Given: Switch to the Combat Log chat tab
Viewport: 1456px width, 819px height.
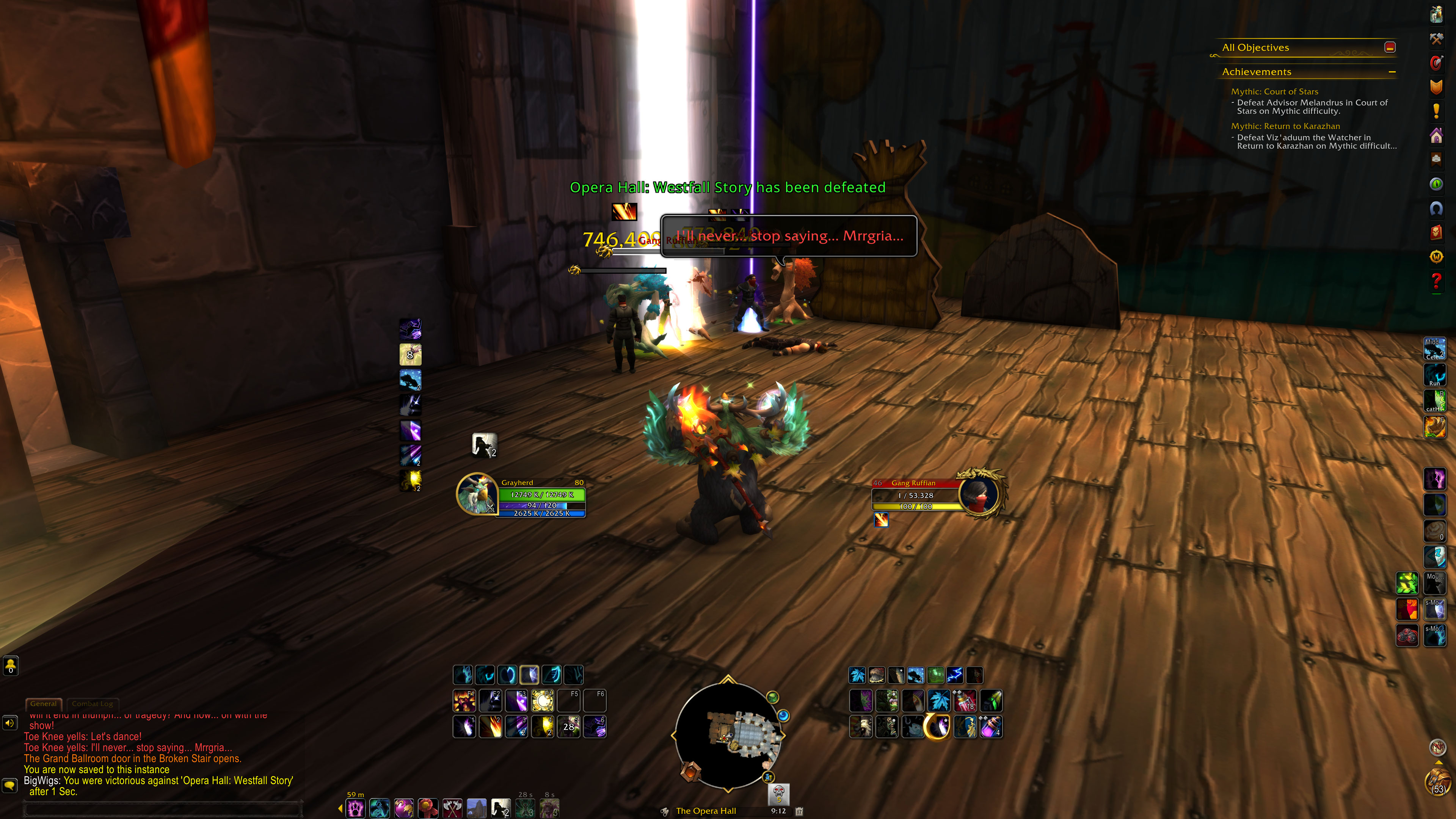Looking at the screenshot, I should (x=92, y=704).
